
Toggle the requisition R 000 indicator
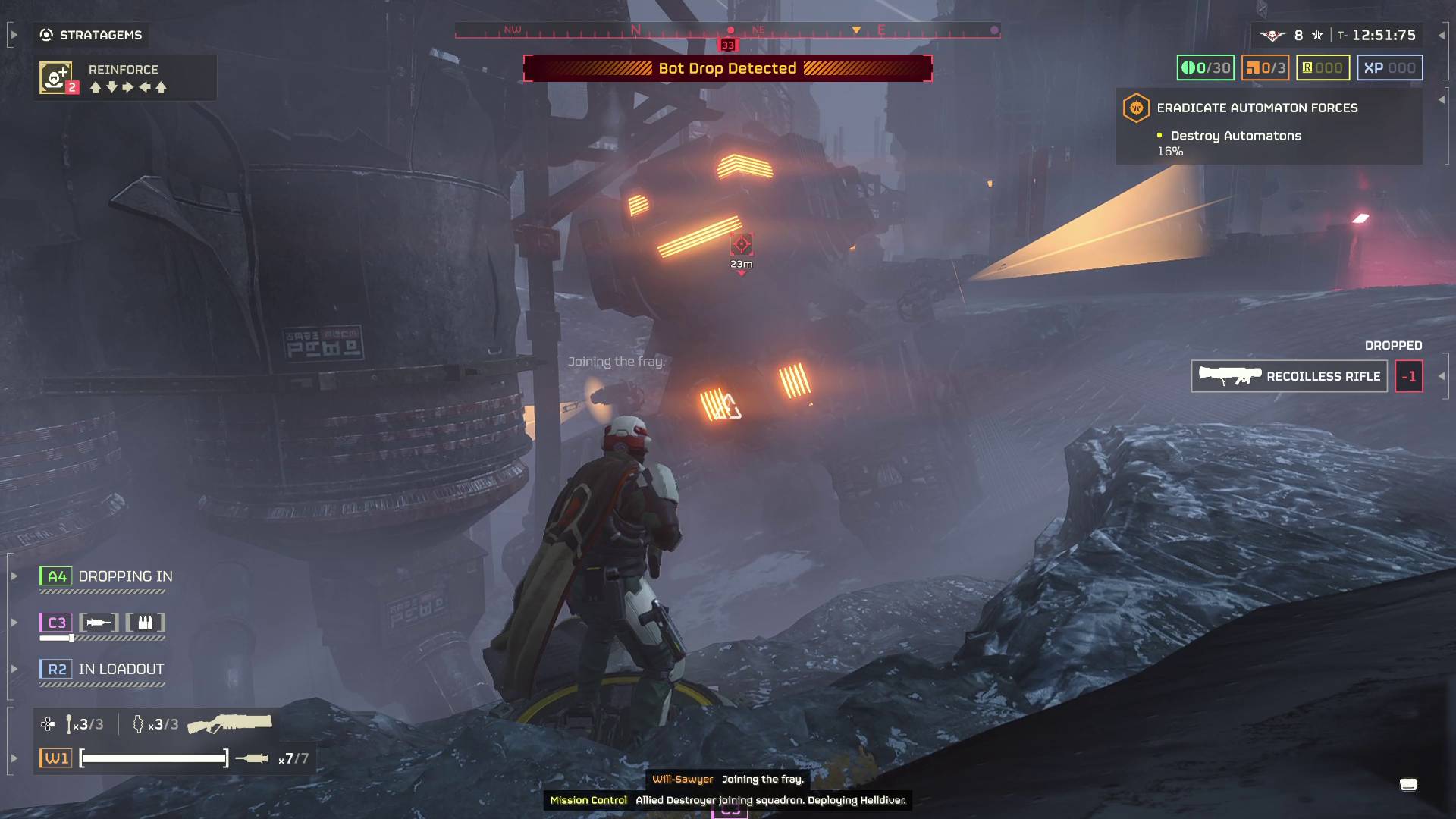pyautogui.click(x=1323, y=67)
